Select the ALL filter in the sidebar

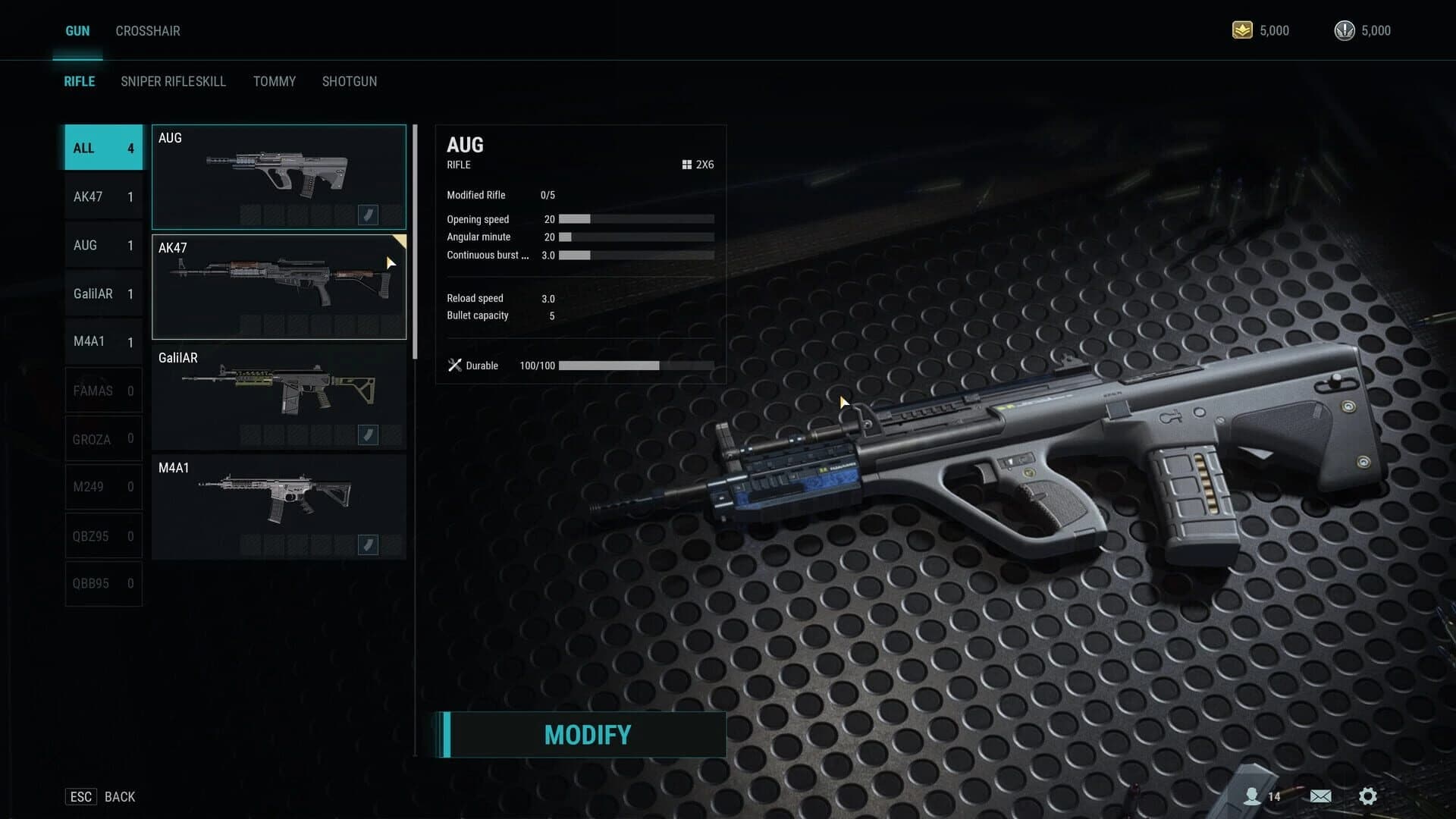coord(102,147)
